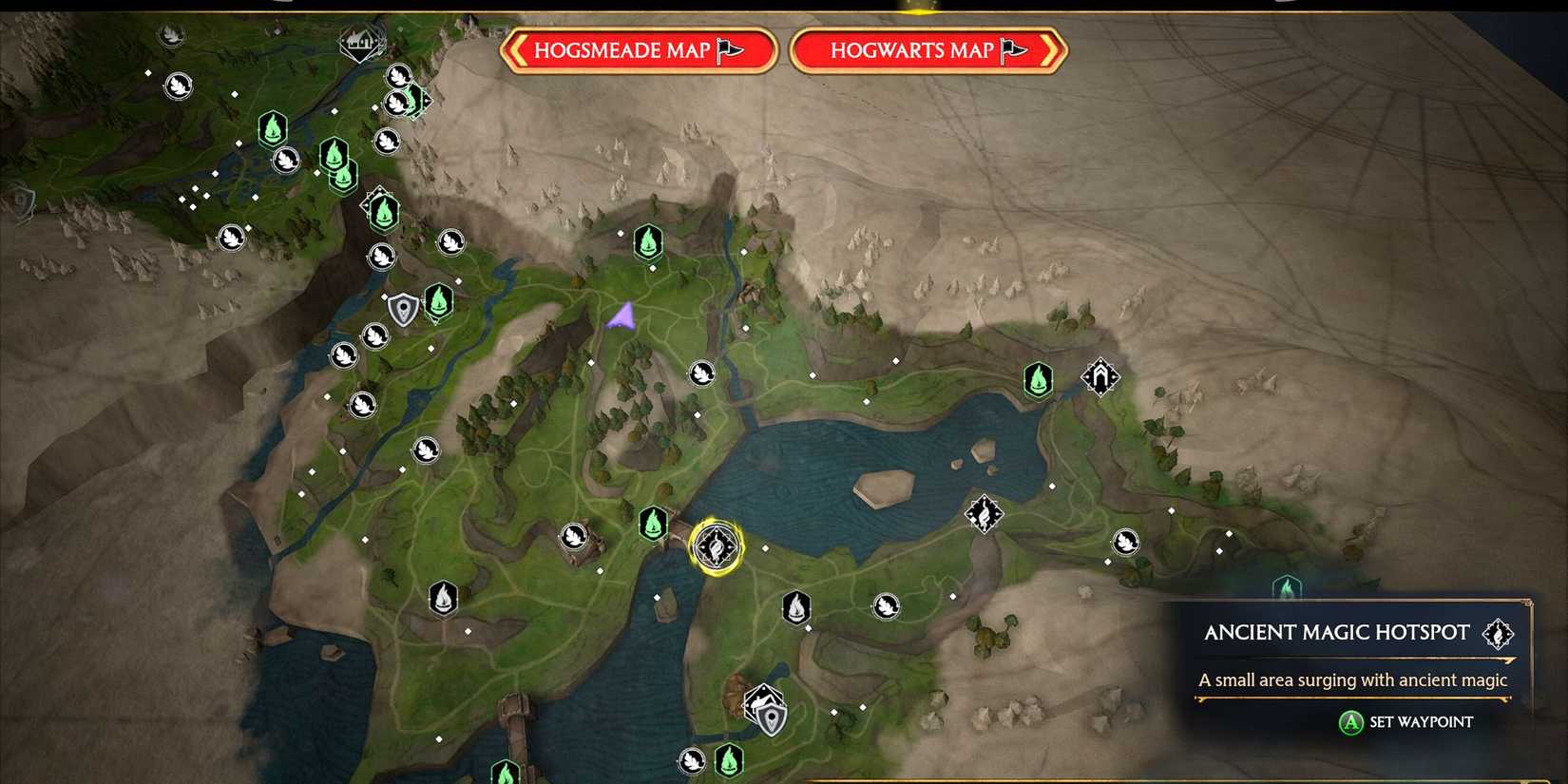This screenshot has width=1568, height=784.
Task: Click the hotspot emblem in the tooltip header
Action: (1499, 633)
